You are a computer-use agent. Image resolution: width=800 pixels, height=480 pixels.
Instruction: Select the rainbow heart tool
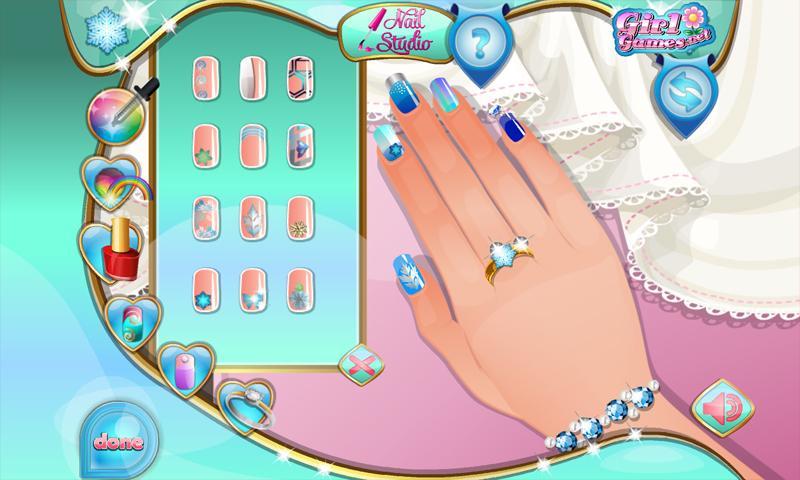tap(106, 183)
